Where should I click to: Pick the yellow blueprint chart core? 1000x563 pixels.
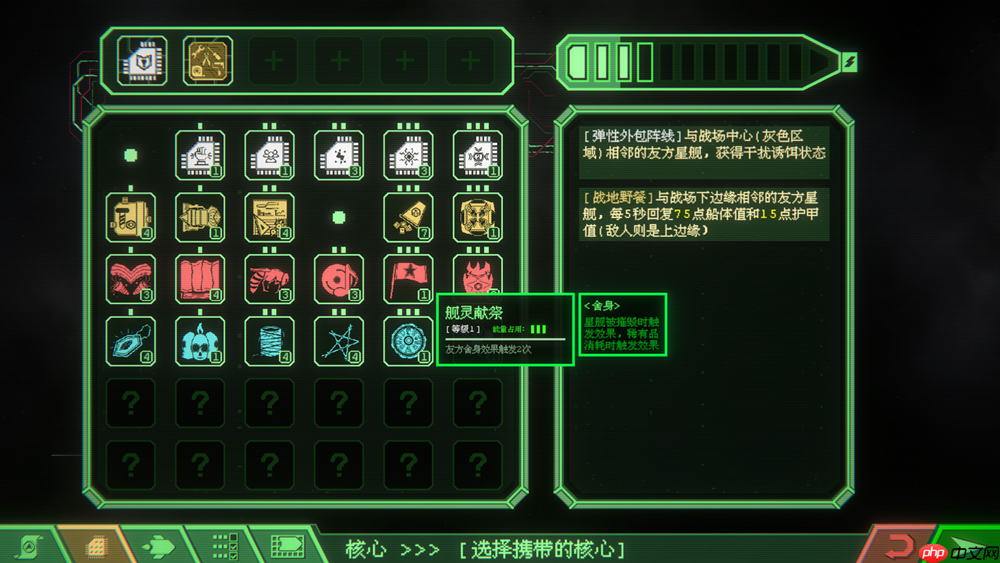click(270, 217)
